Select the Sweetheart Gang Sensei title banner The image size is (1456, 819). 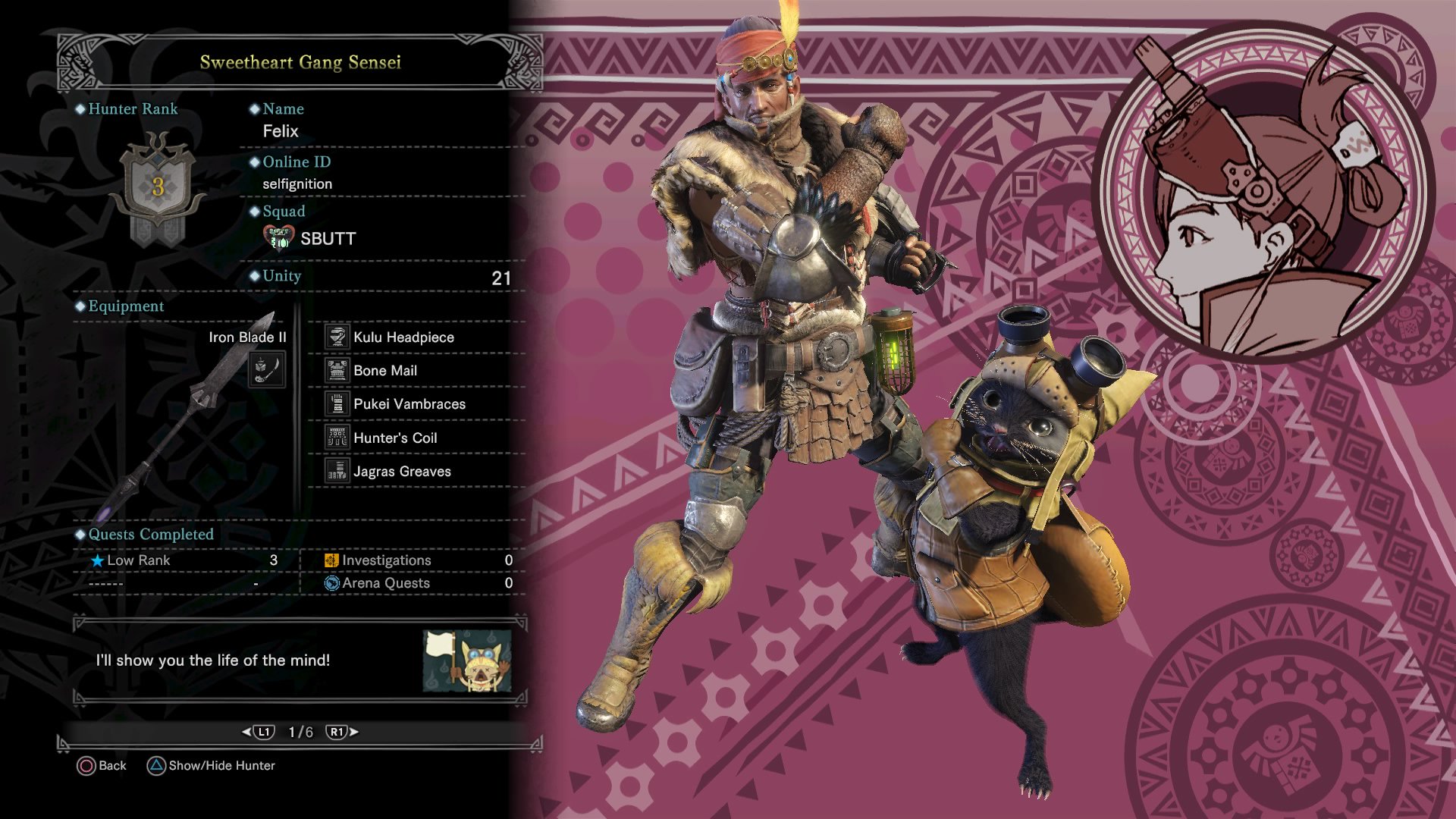point(300,62)
